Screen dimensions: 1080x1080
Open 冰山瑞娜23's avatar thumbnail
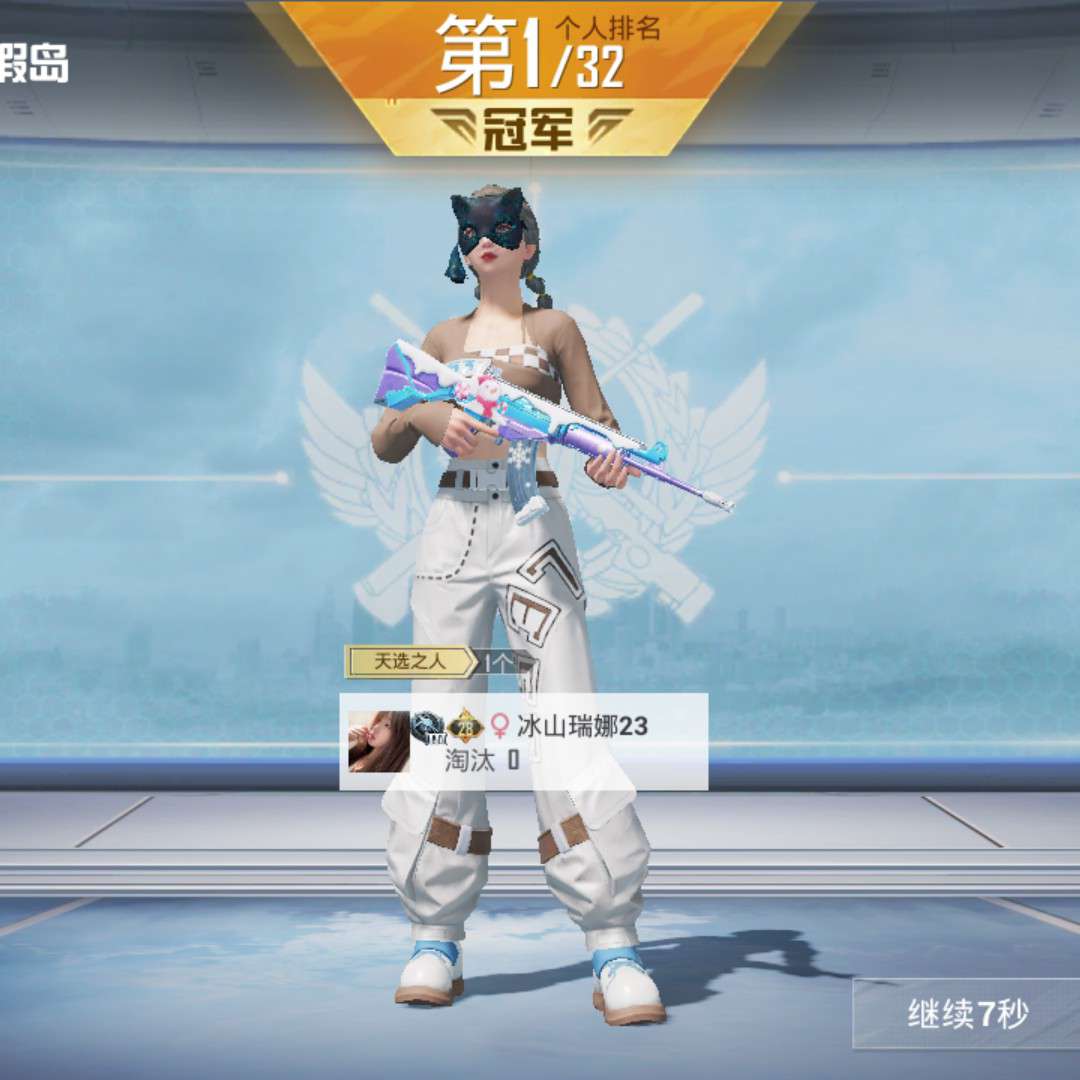tap(378, 741)
